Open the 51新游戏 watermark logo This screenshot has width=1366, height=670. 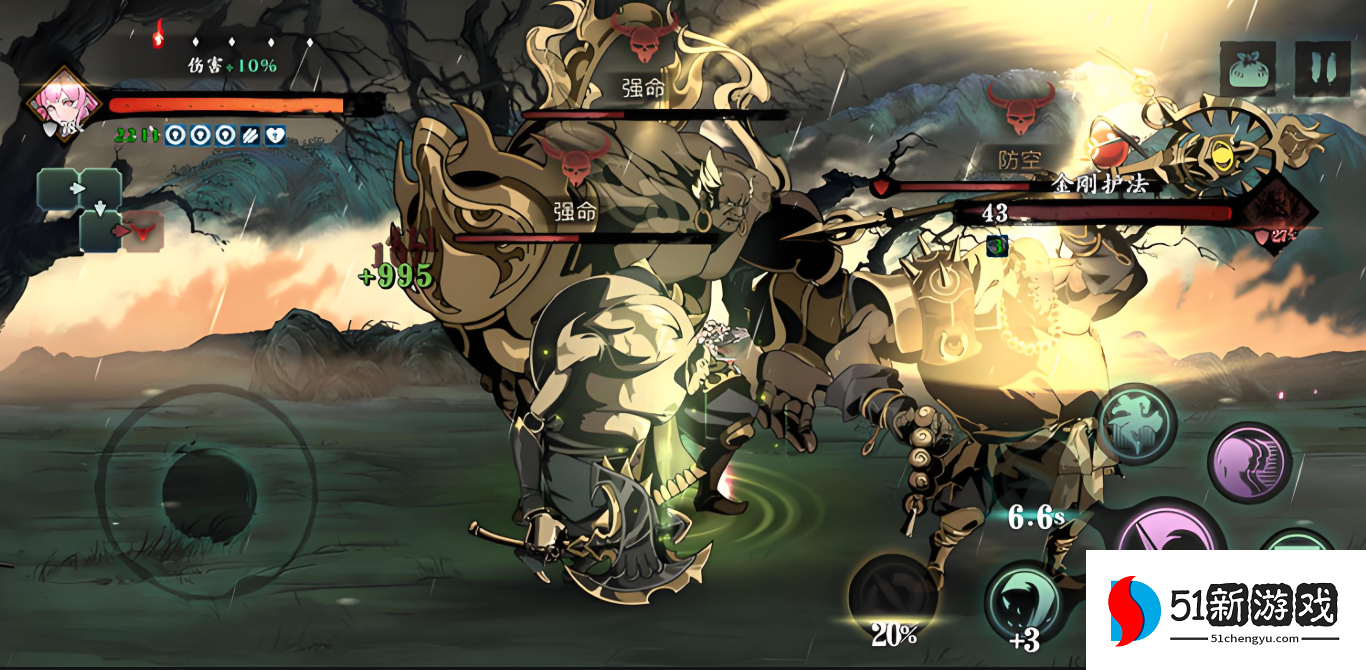[1225, 610]
